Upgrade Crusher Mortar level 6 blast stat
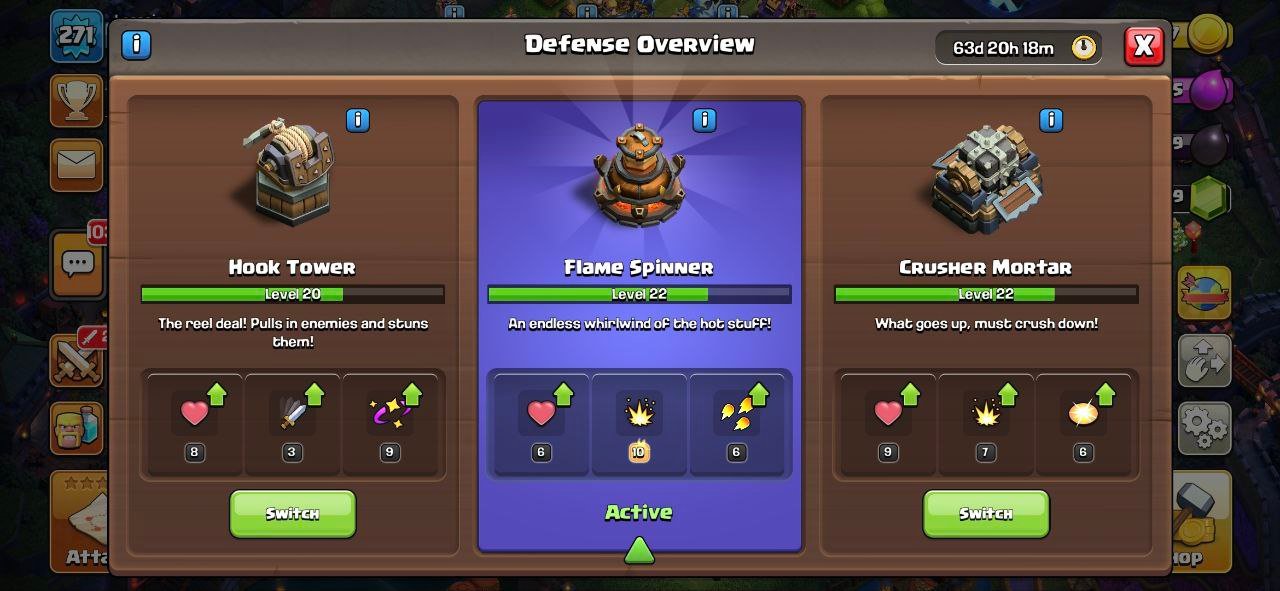Viewport: 1280px width, 591px height. pyautogui.click(x=1083, y=420)
